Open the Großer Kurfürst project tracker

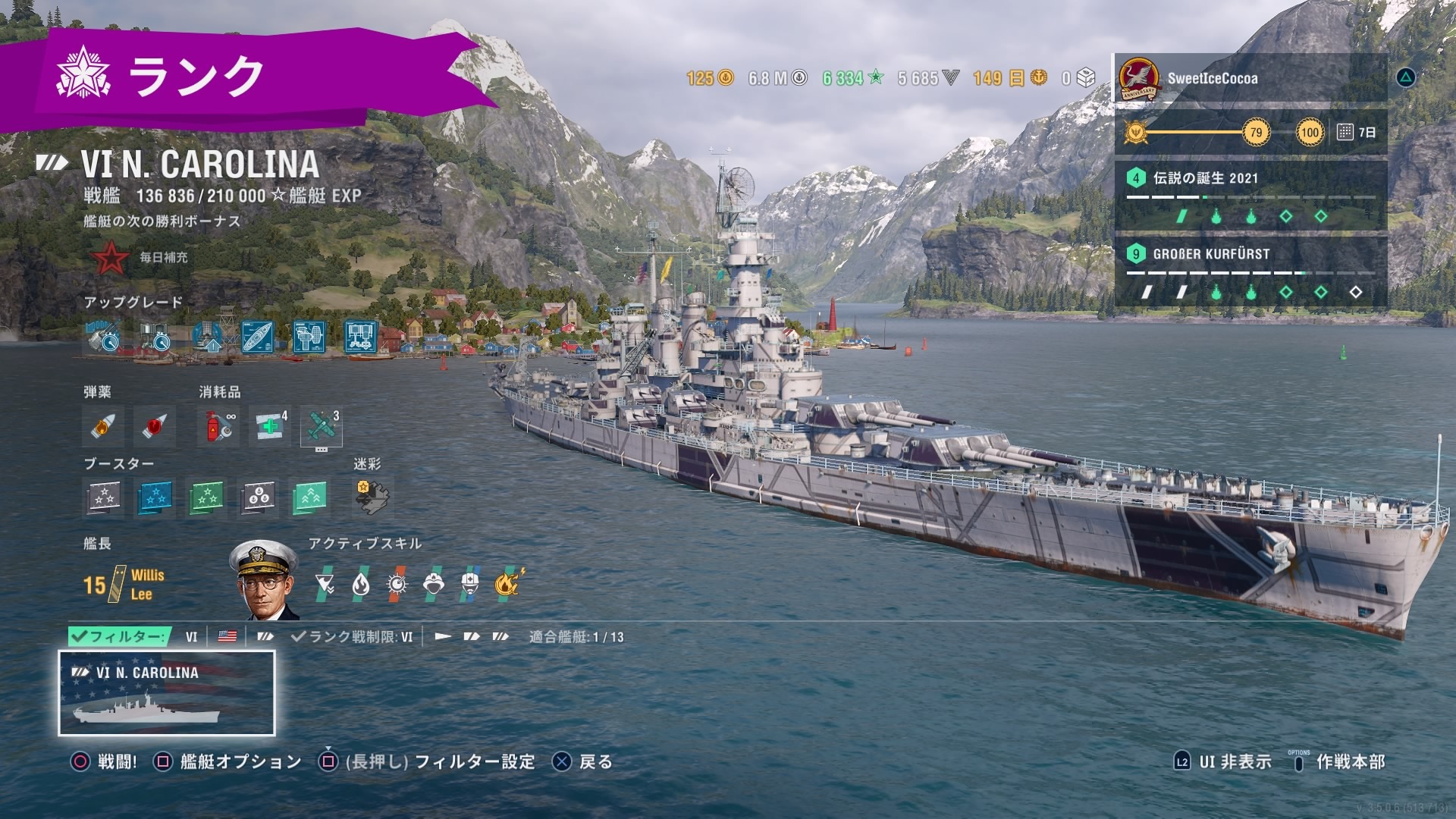1250,271
